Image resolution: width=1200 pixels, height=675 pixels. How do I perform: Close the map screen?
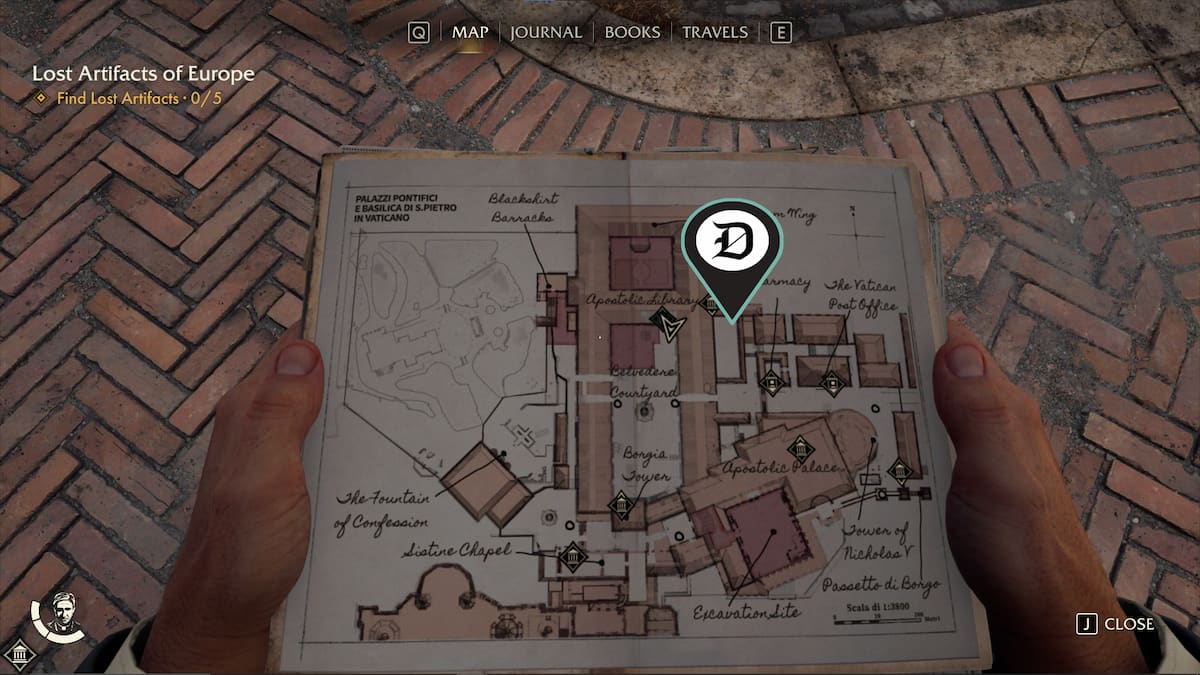pos(1116,624)
